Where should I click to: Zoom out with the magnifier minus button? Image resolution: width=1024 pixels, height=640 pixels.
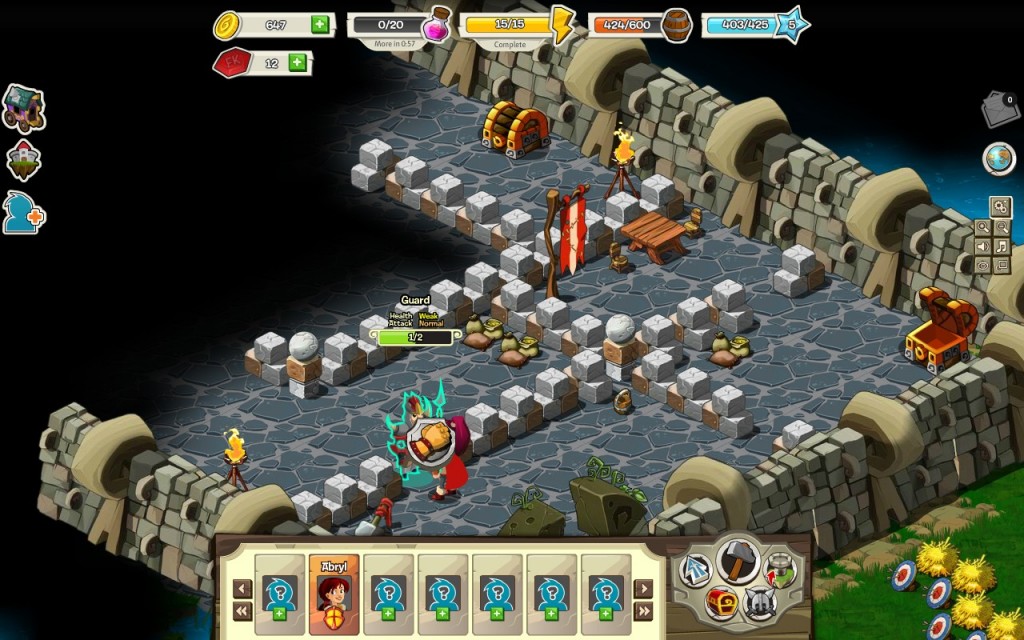1001,228
